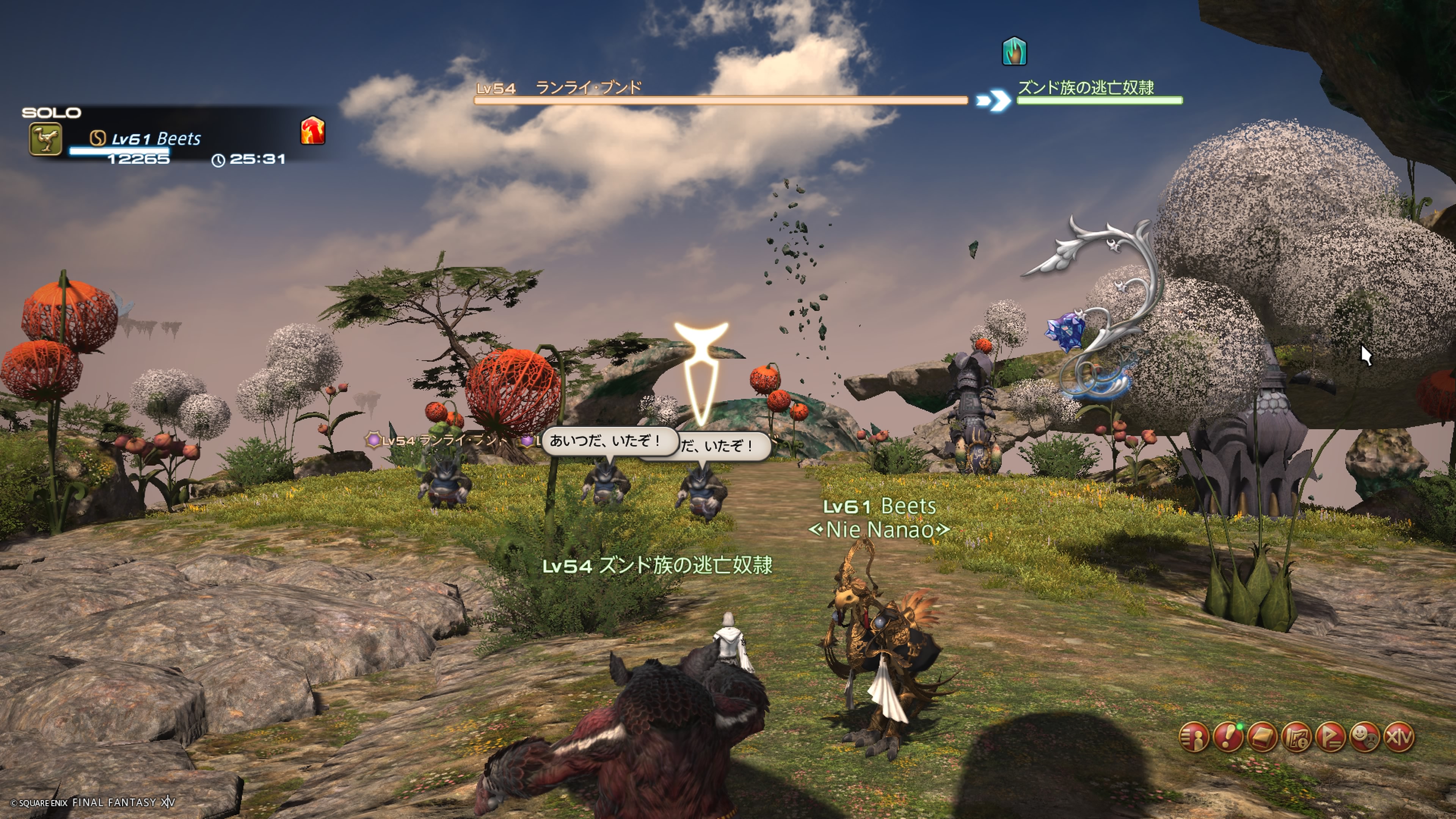
Task: Click the ランライ・ブンド target bar
Action: pyautogui.click(x=721, y=100)
